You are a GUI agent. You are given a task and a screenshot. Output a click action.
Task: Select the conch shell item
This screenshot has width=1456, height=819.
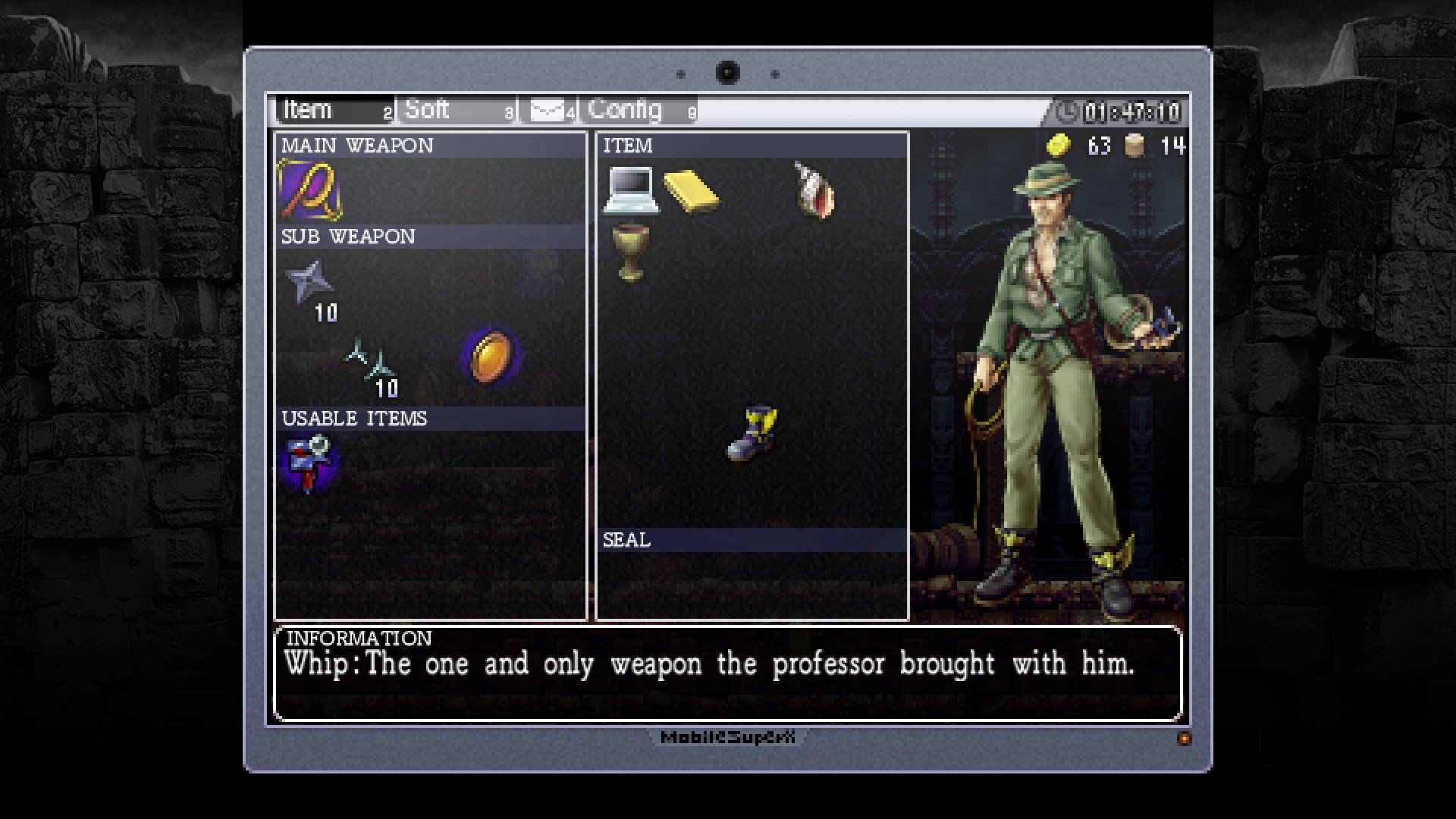[x=811, y=190]
